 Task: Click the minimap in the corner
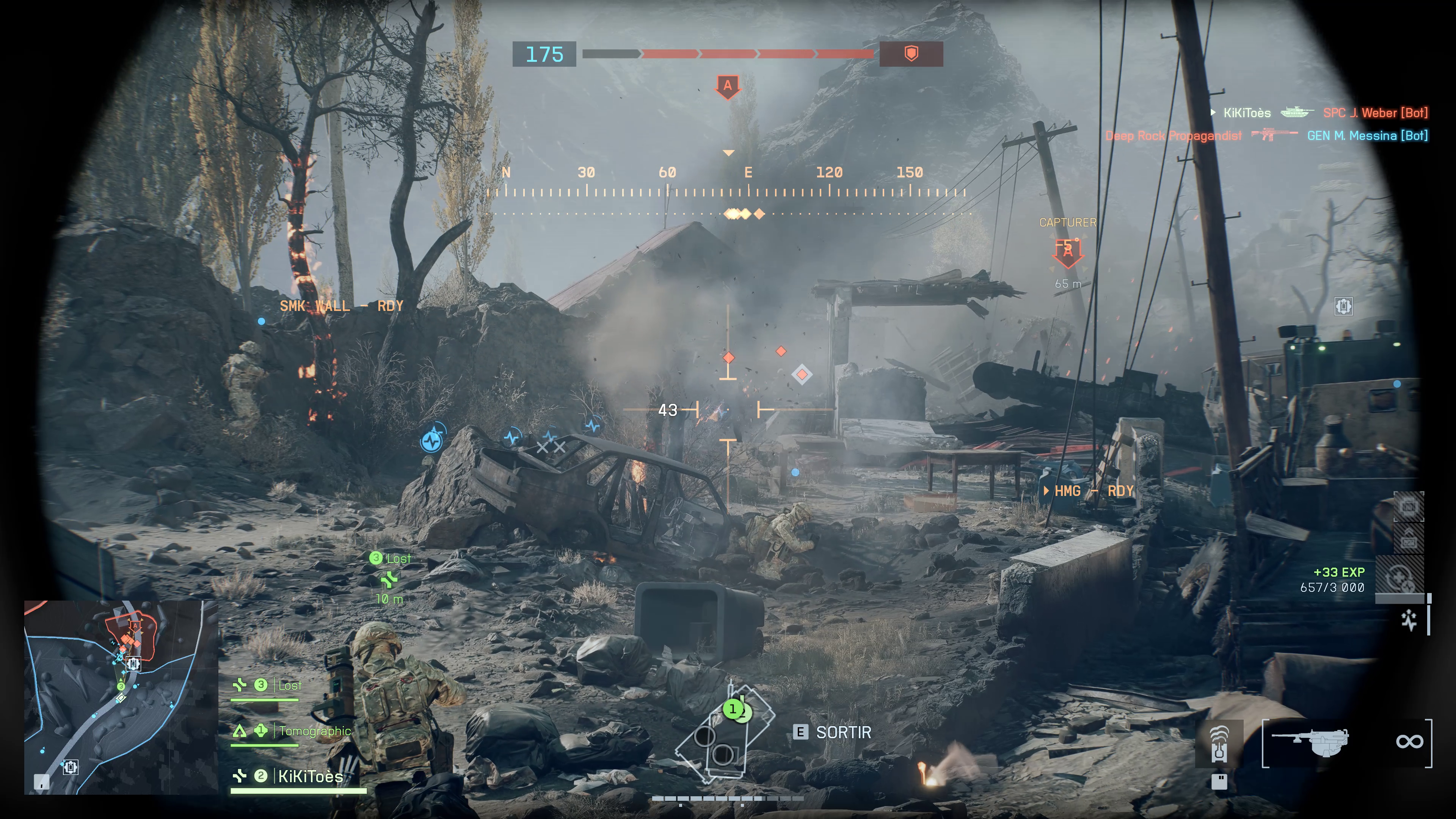pos(121,697)
